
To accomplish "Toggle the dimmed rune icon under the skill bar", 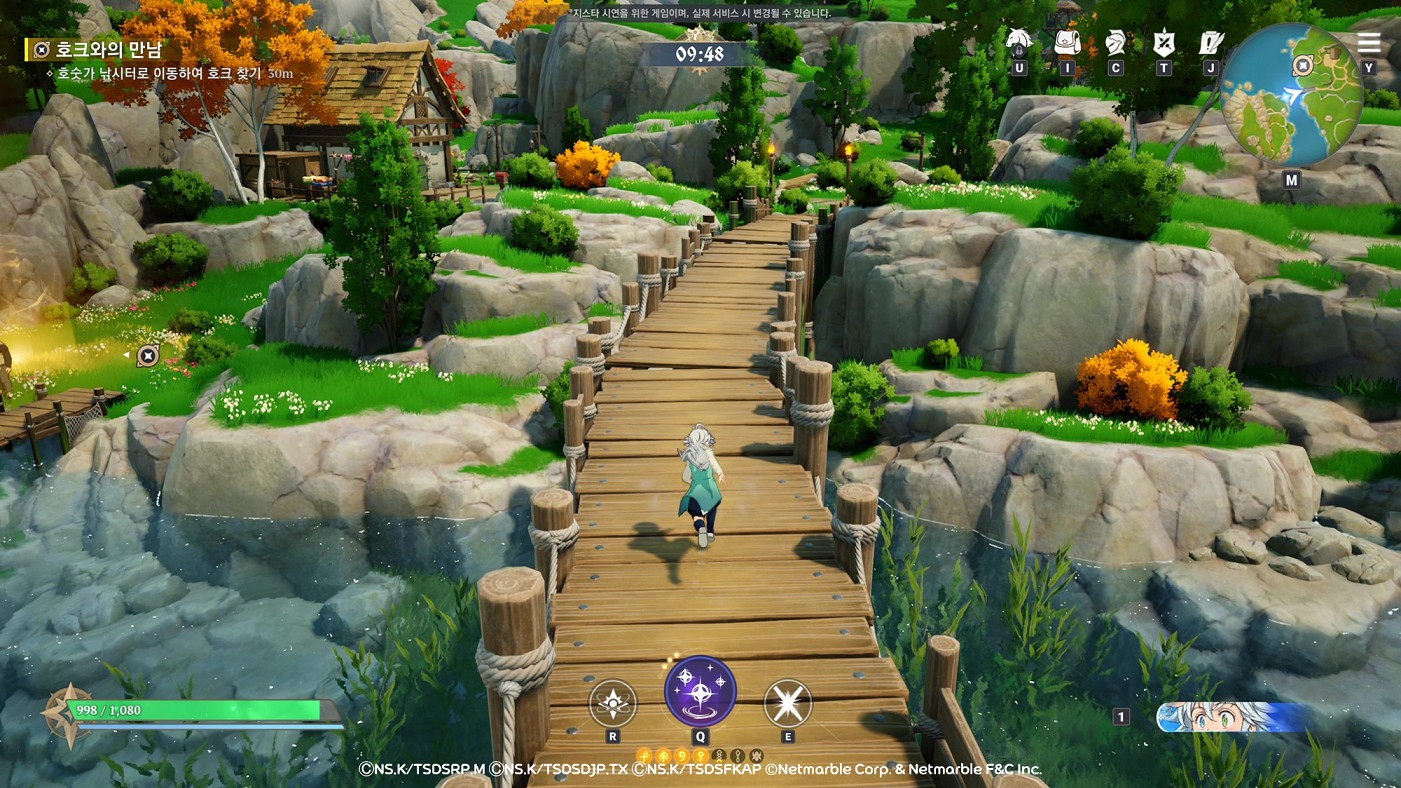I will tap(719, 755).
